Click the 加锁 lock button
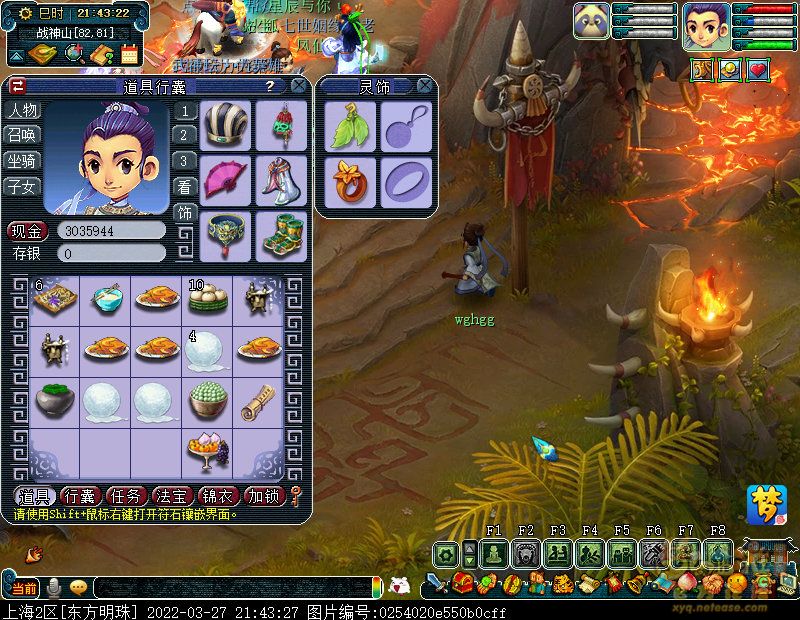800x620 pixels. tap(263, 496)
